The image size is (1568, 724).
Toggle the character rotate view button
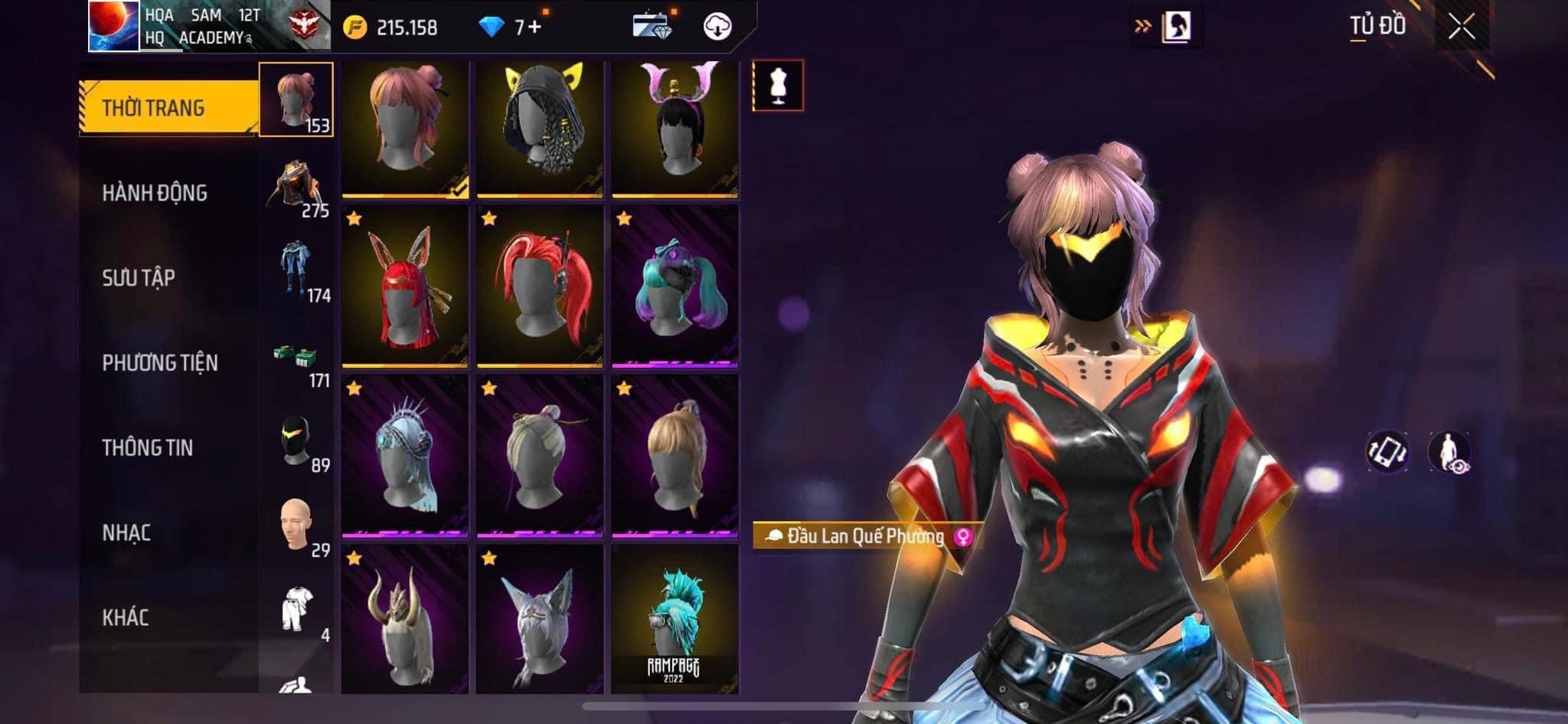[x=1387, y=451]
